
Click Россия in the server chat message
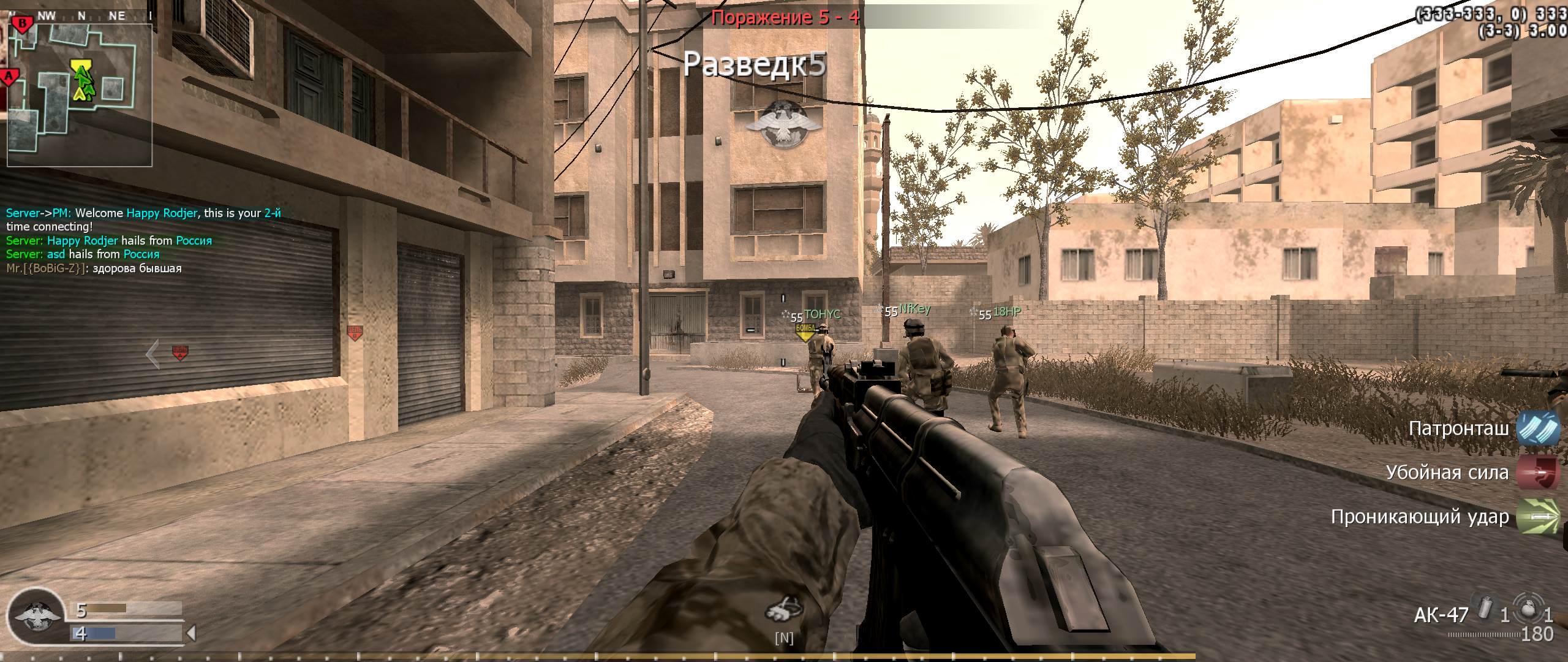click(x=194, y=240)
